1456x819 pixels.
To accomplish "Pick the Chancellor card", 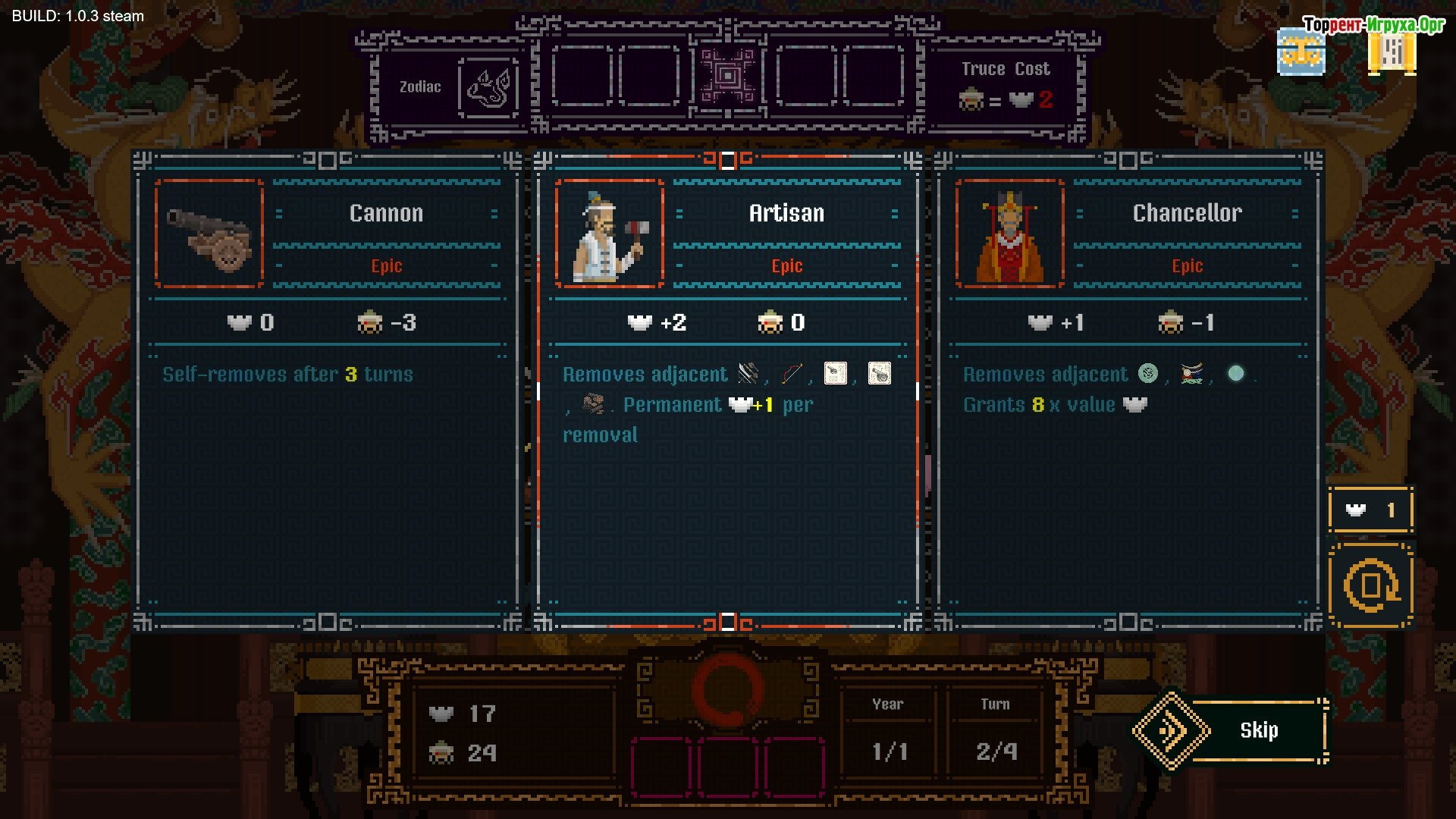I will (1128, 391).
